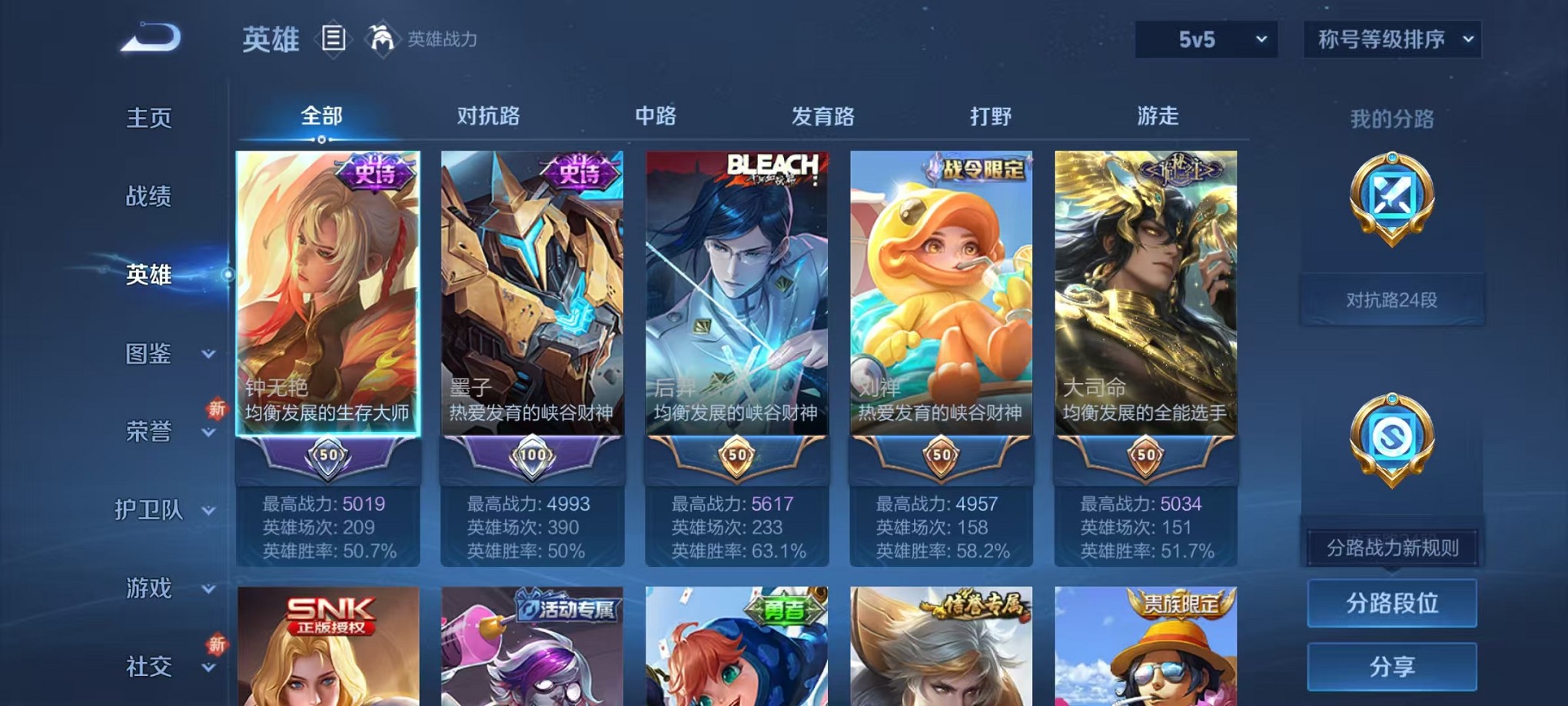Click the 分享 share button

[x=1391, y=668]
